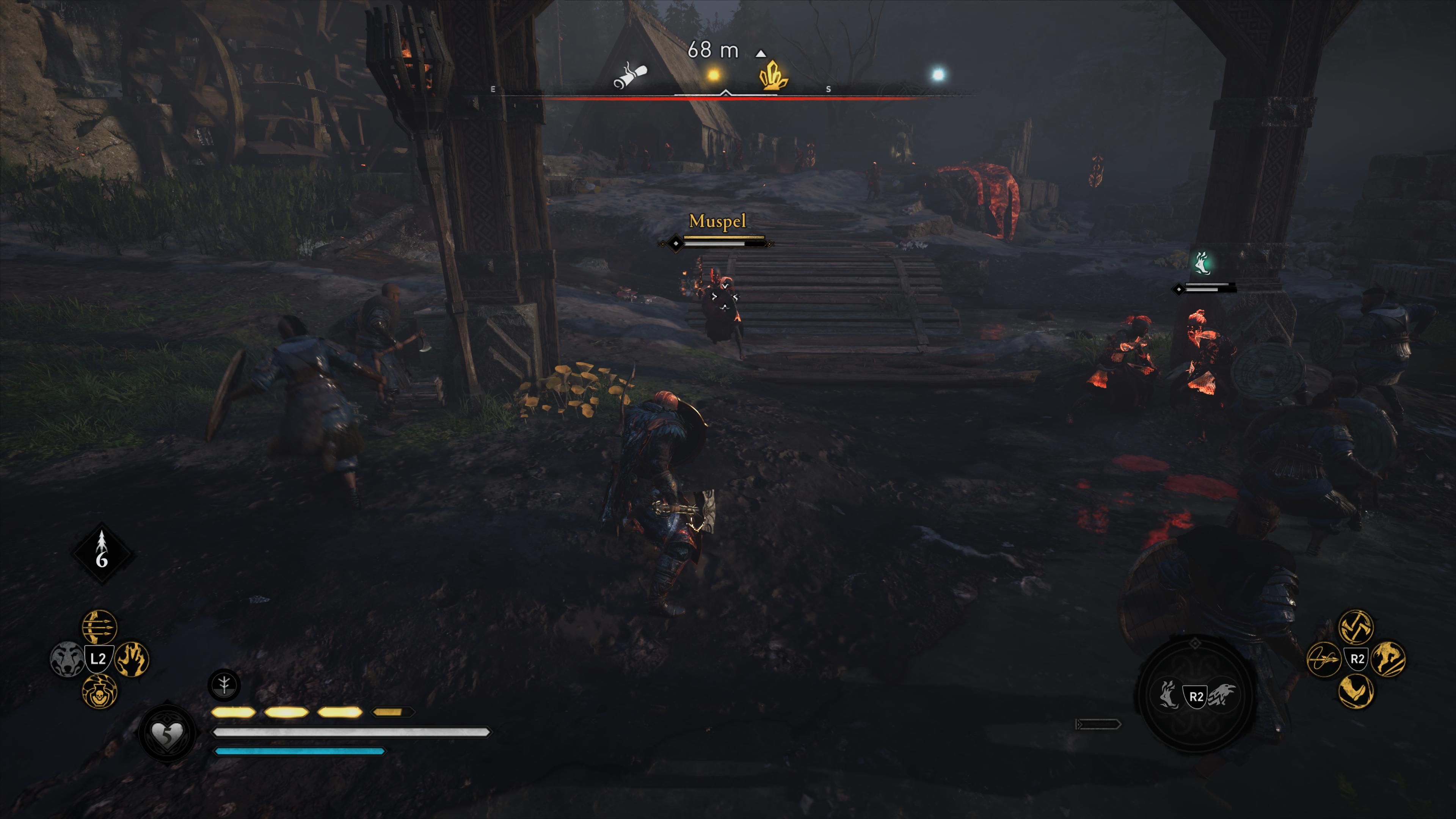Select the looping arrow ranged ability
The height and width of the screenshot is (819, 1456).
[1324, 659]
